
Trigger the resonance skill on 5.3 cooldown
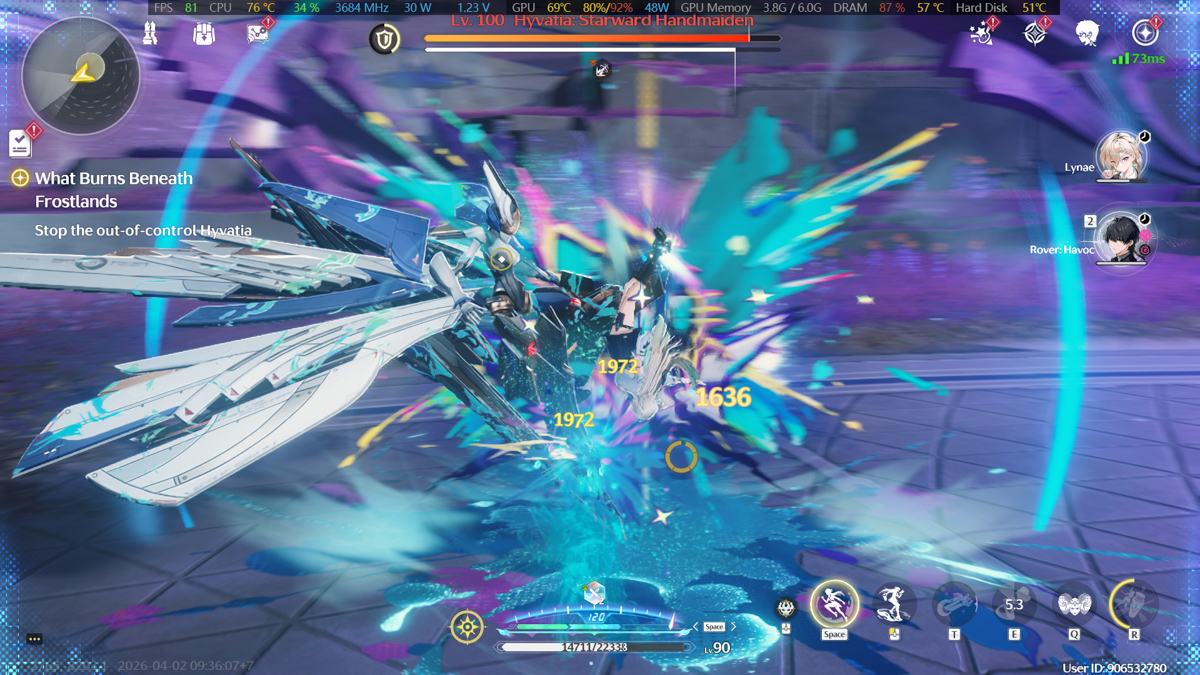(x=1014, y=604)
